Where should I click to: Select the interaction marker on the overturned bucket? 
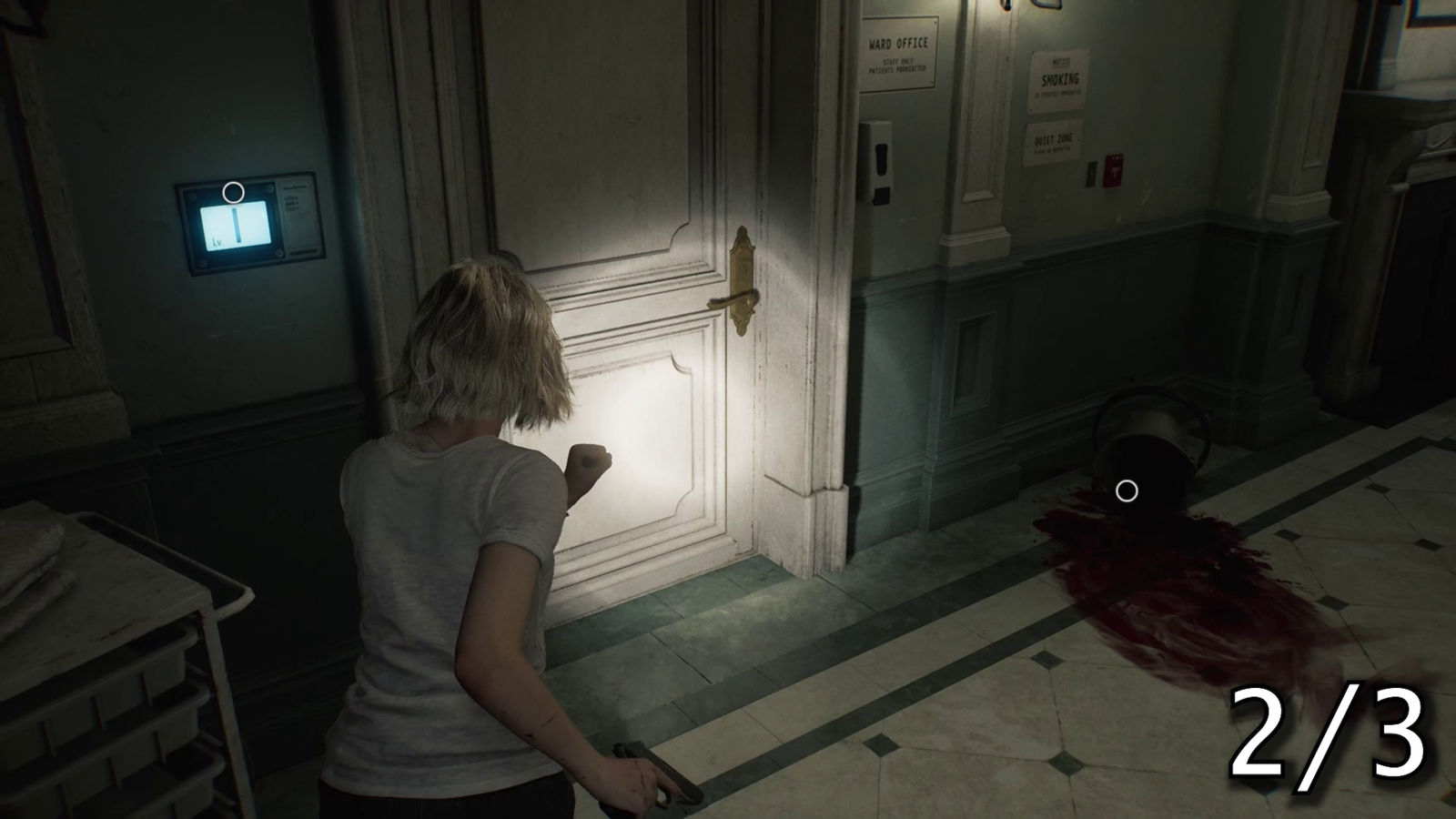pos(1127,491)
